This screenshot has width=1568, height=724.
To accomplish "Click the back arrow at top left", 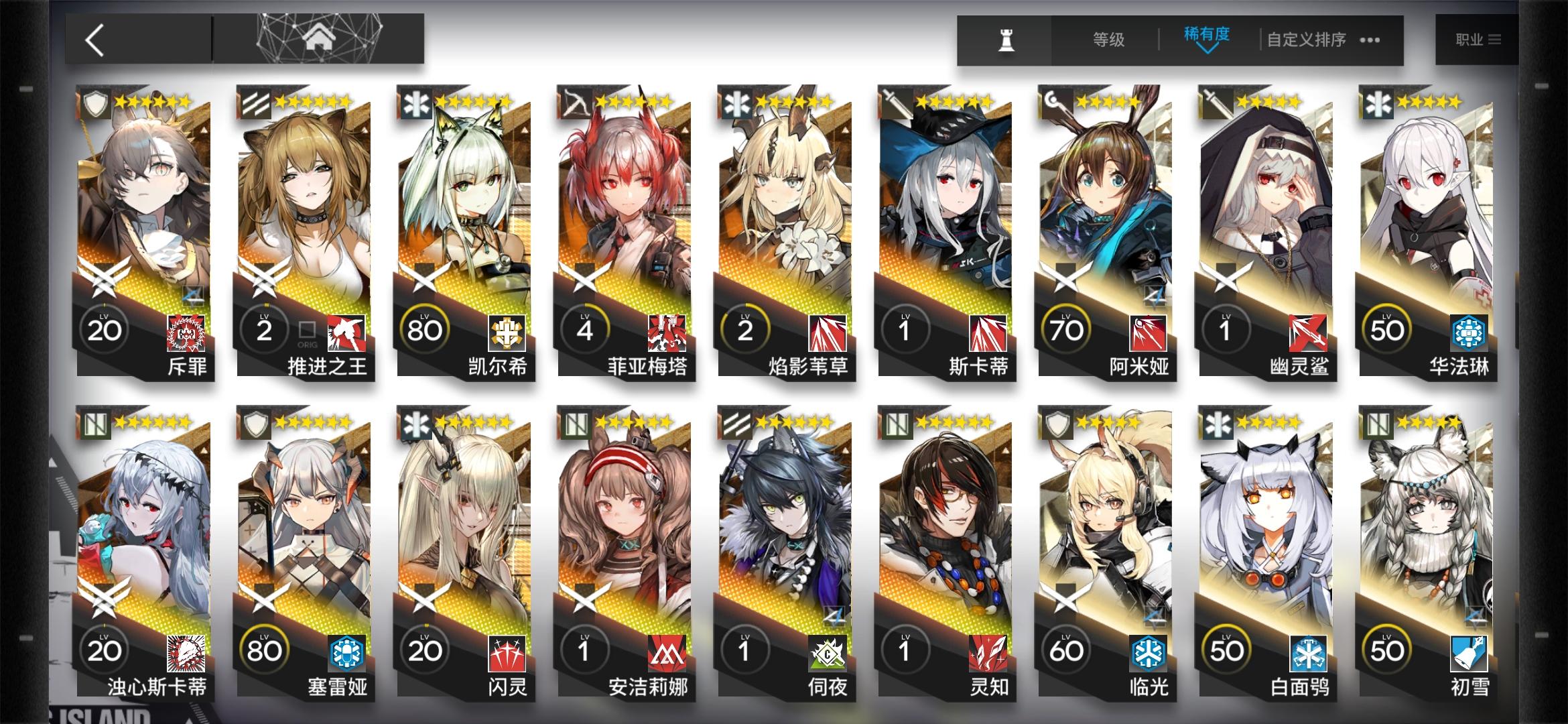I will pyautogui.click(x=96, y=39).
